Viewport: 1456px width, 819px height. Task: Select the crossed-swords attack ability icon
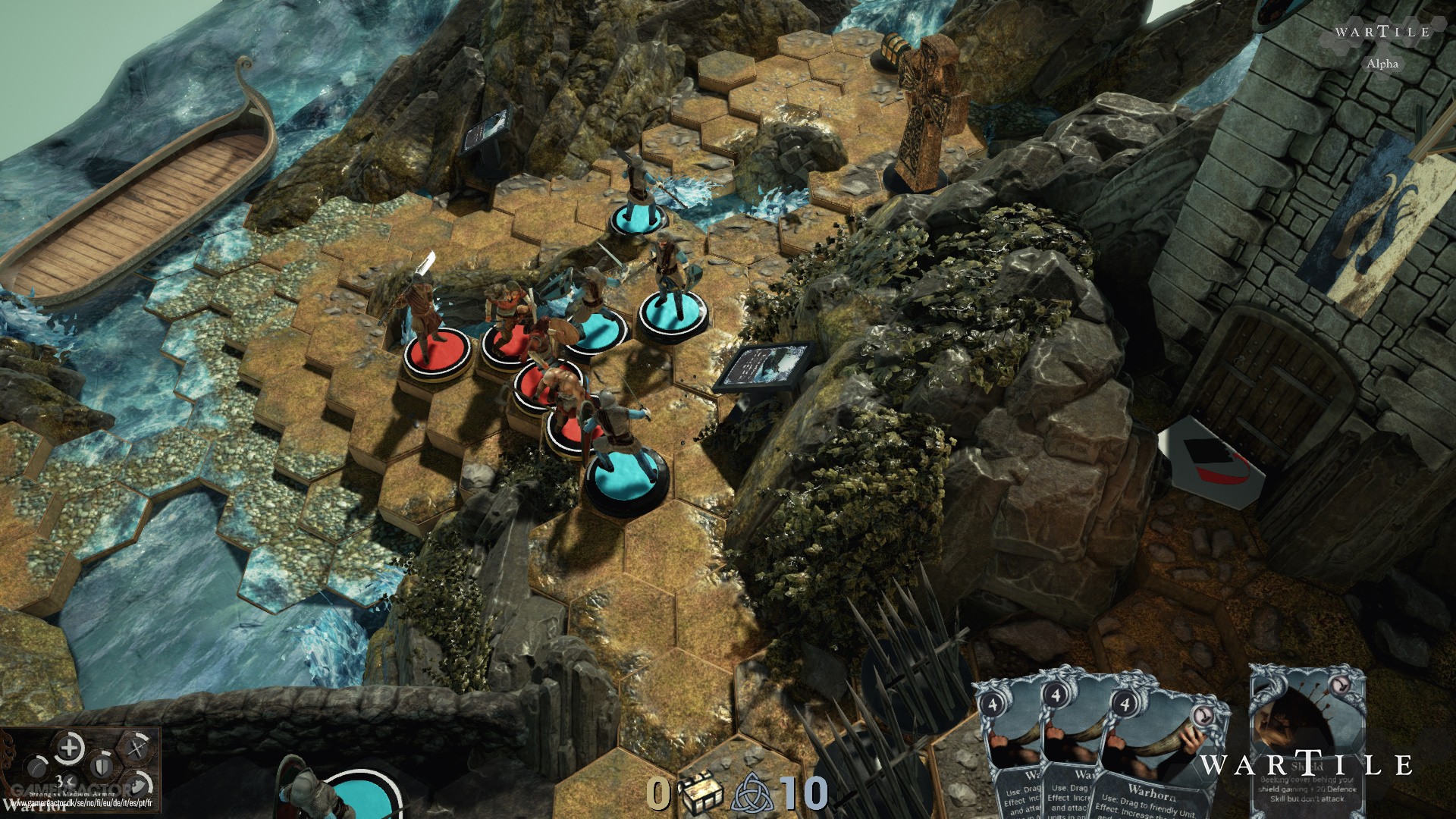[x=136, y=748]
